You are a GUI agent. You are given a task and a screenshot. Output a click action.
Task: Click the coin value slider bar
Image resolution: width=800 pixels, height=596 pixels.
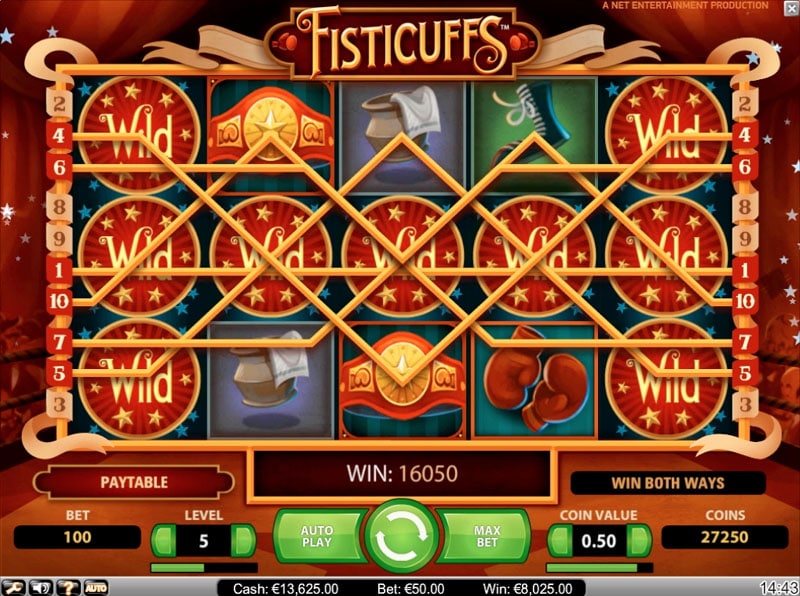click(600, 567)
